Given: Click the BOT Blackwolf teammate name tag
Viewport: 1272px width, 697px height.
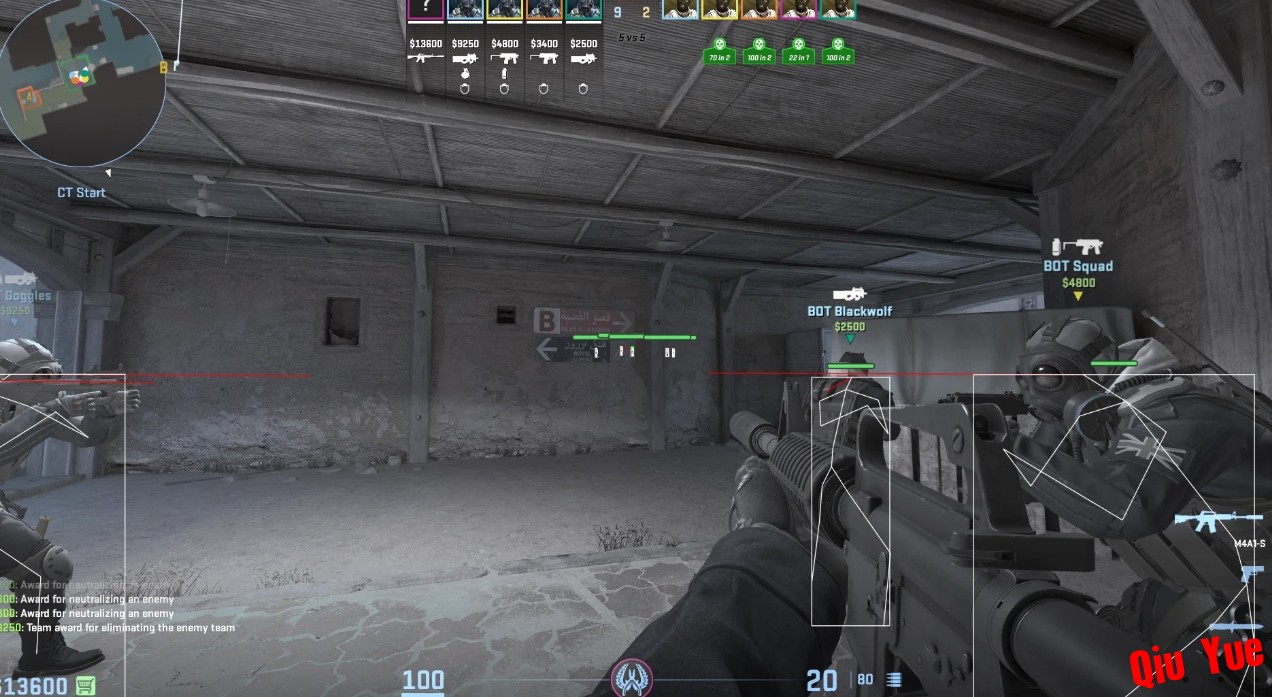Looking at the screenshot, I should [x=849, y=311].
